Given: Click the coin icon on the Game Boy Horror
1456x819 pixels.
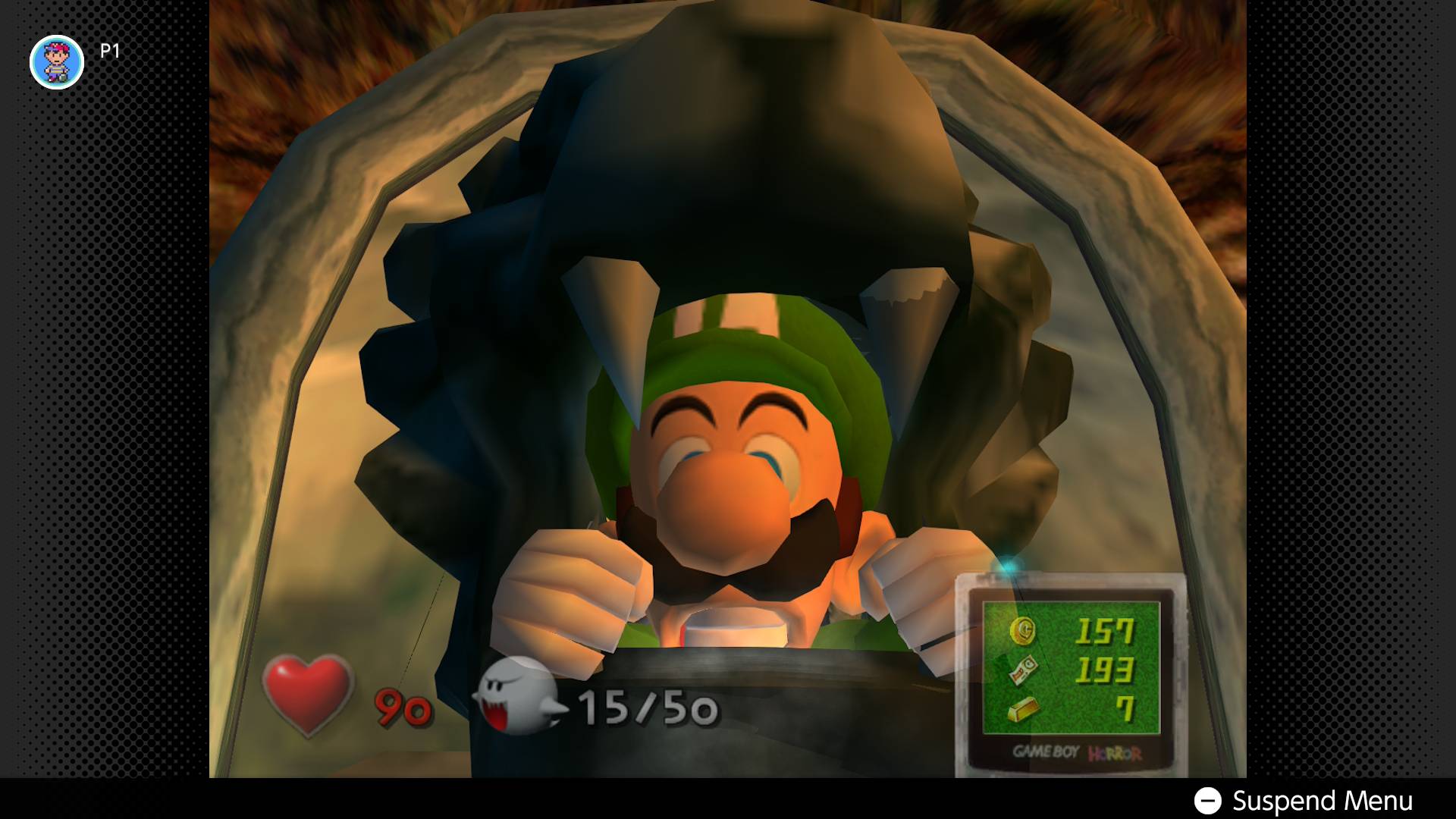Looking at the screenshot, I should click(x=1023, y=632).
